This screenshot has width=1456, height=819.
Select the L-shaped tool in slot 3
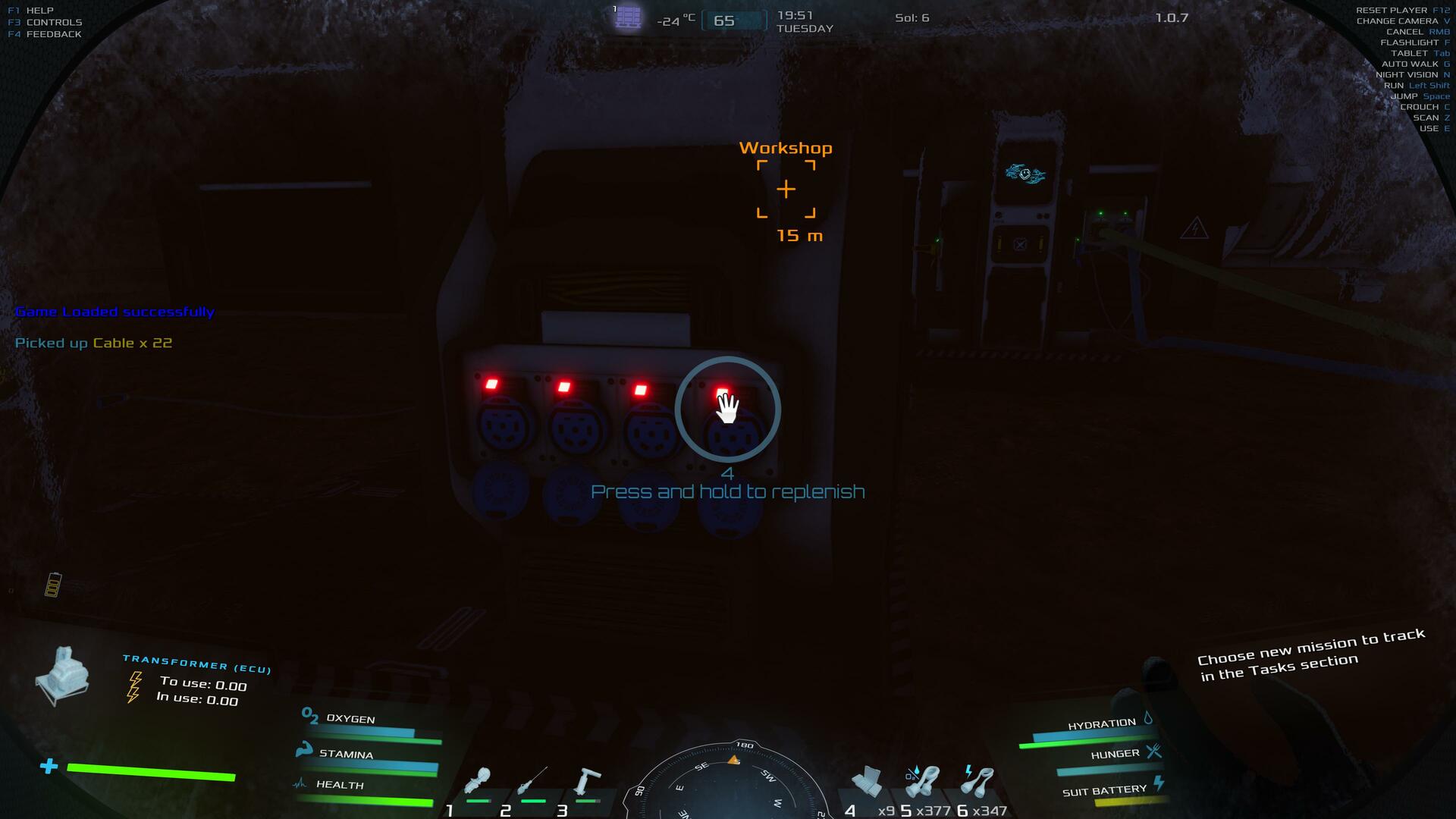point(587,783)
